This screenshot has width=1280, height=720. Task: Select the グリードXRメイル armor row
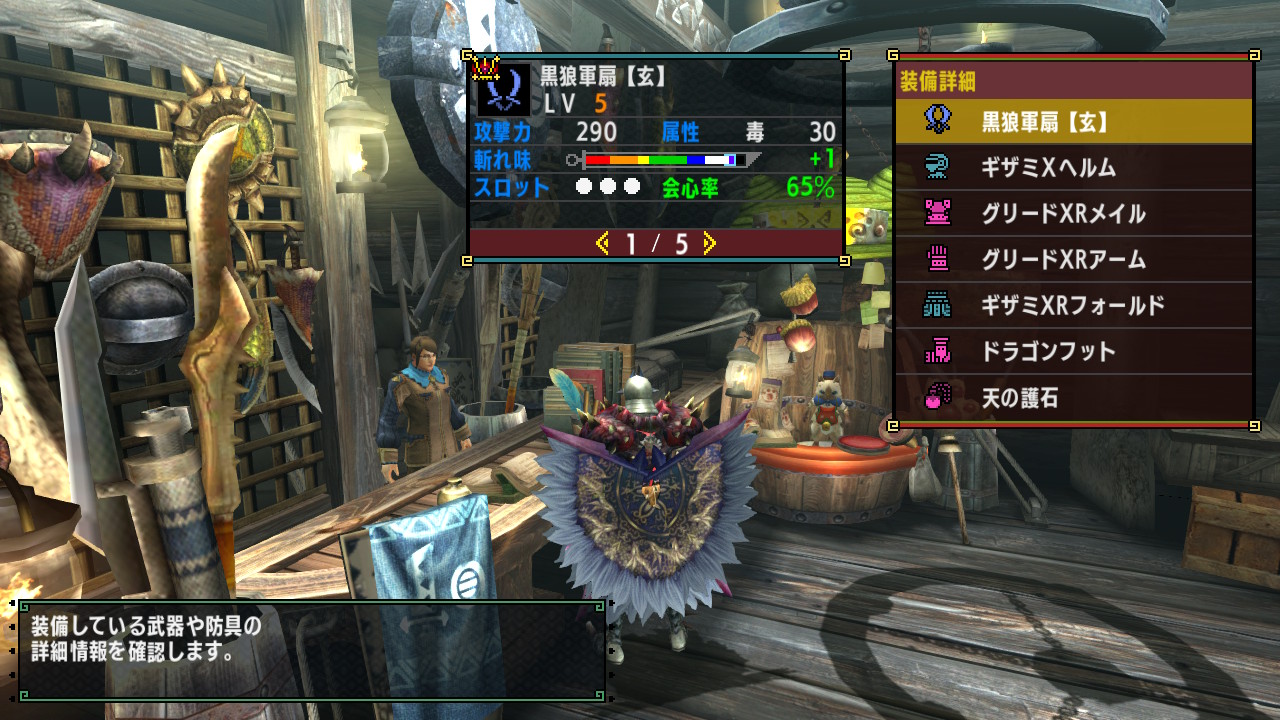(1073, 214)
